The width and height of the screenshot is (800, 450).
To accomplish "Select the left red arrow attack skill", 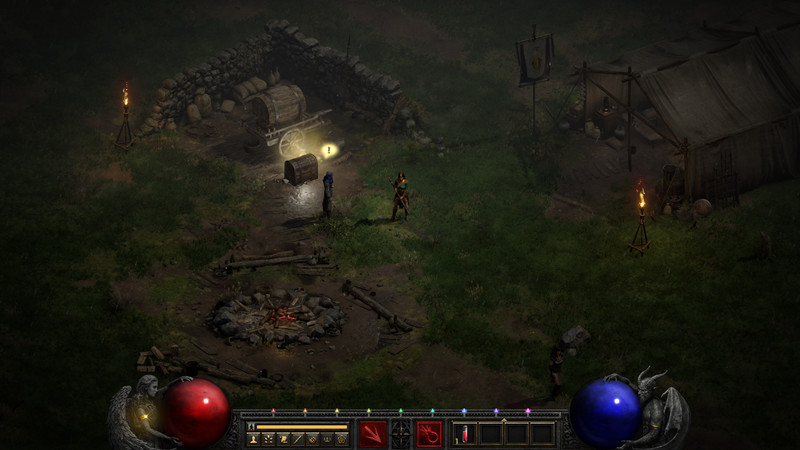I will [372, 433].
